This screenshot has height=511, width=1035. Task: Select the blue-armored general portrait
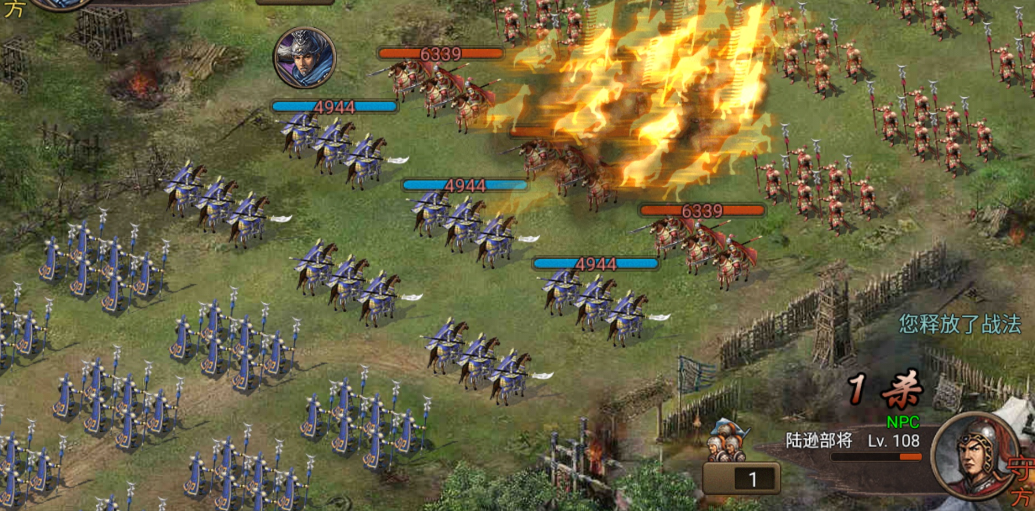click(x=304, y=57)
